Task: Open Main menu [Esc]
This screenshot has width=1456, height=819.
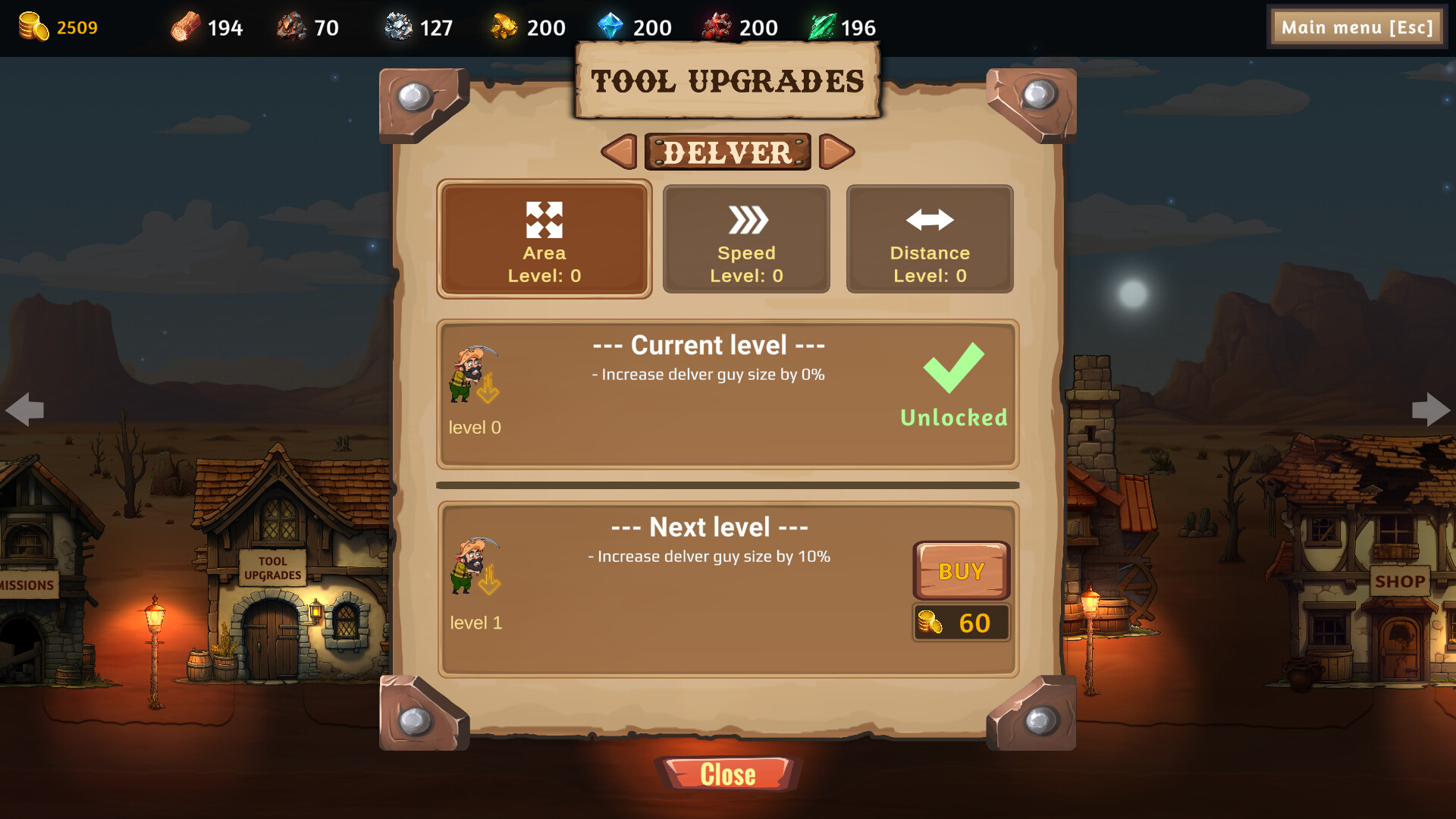Action: tap(1357, 27)
